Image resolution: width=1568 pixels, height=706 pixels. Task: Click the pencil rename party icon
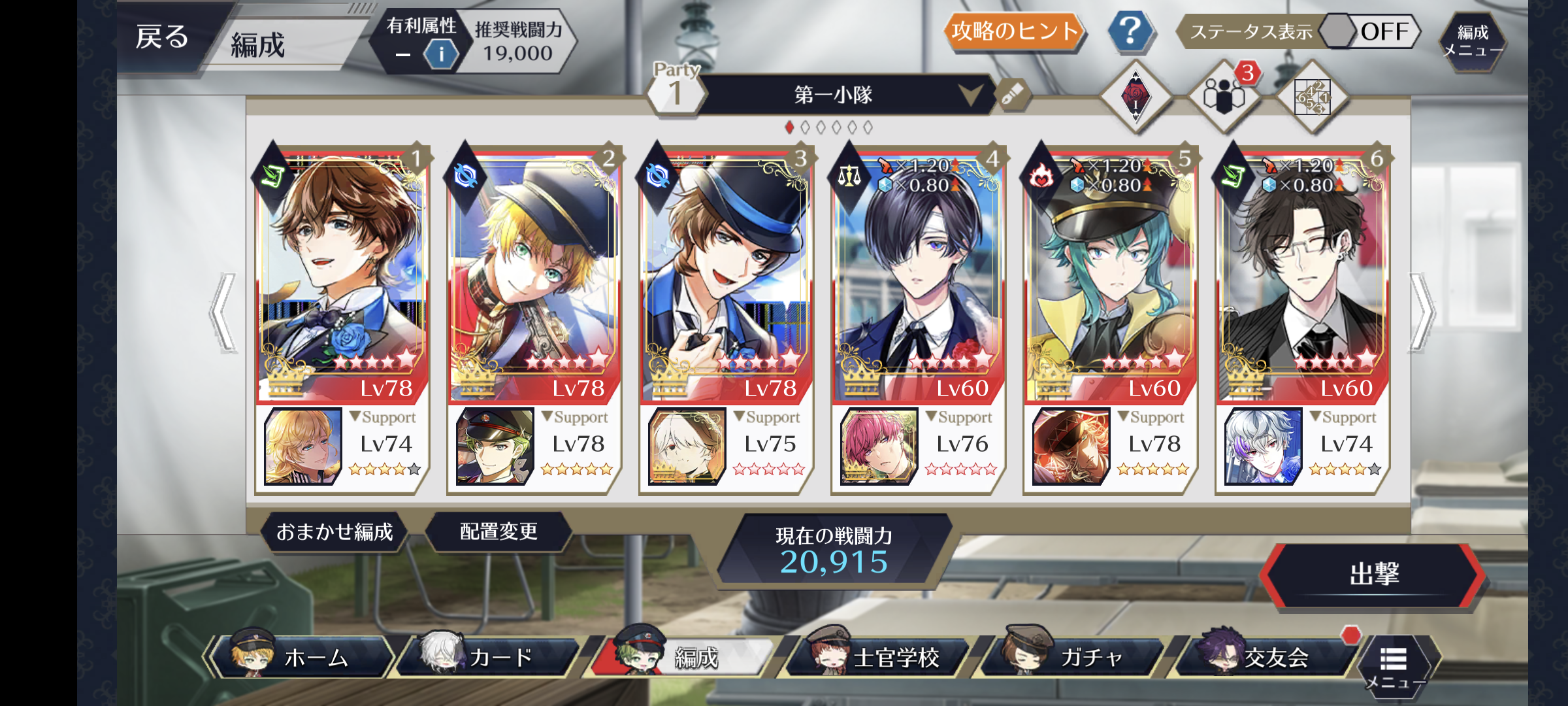click(x=1012, y=95)
